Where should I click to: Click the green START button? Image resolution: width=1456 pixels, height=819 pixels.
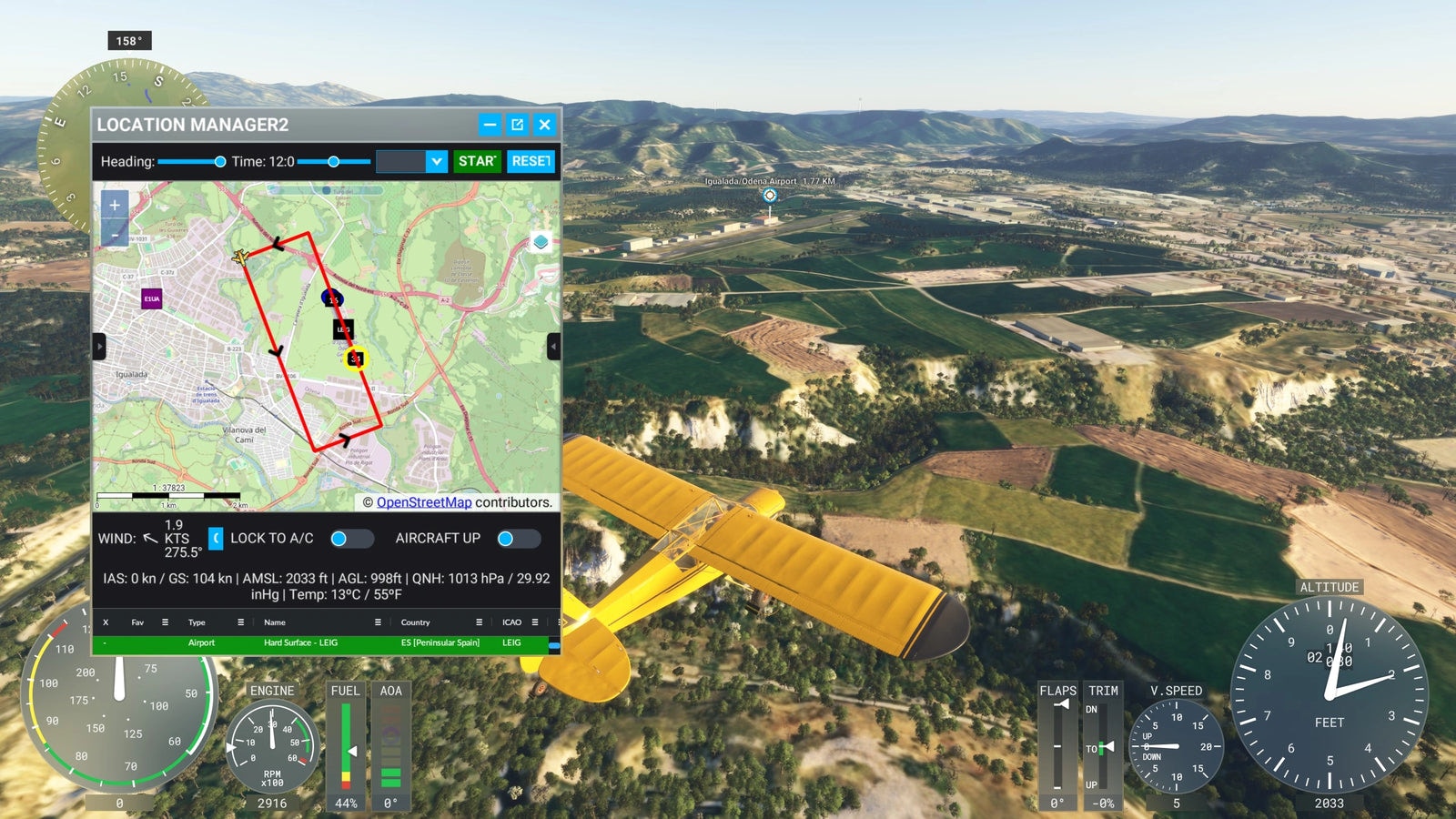coord(477,161)
